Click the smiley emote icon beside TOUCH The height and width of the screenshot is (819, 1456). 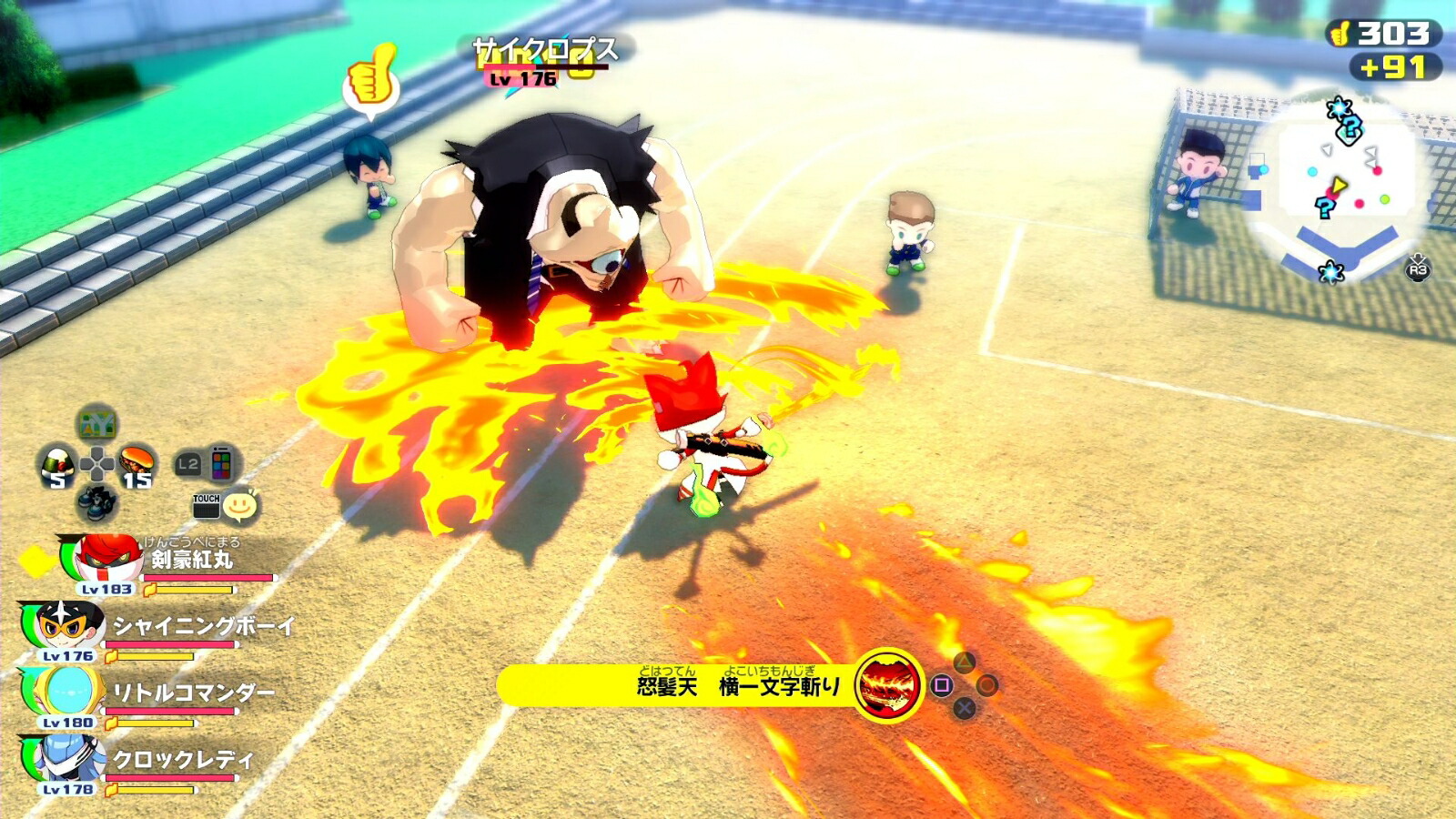click(239, 503)
